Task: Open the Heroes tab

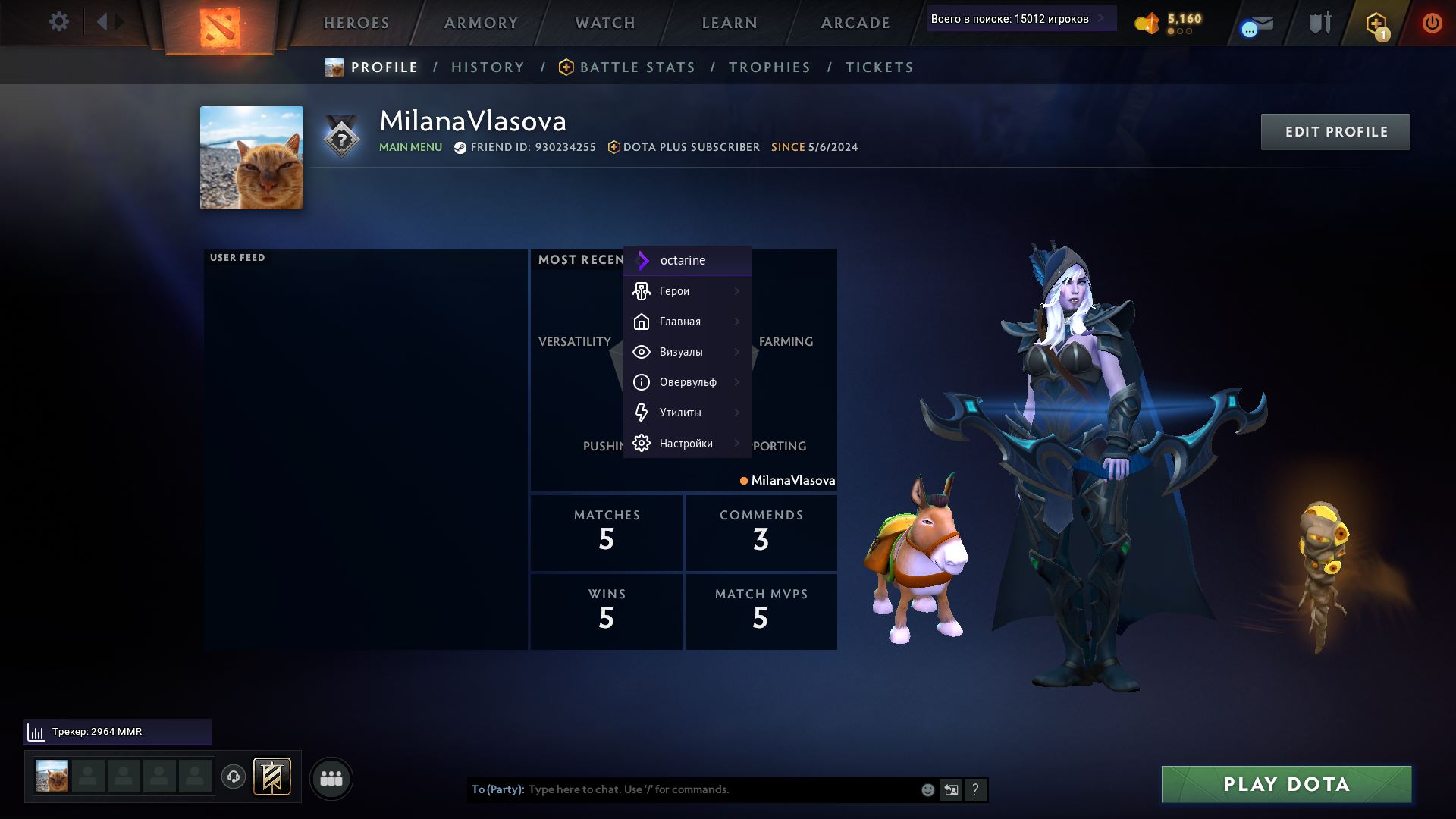Action: pyautogui.click(x=356, y=23)
